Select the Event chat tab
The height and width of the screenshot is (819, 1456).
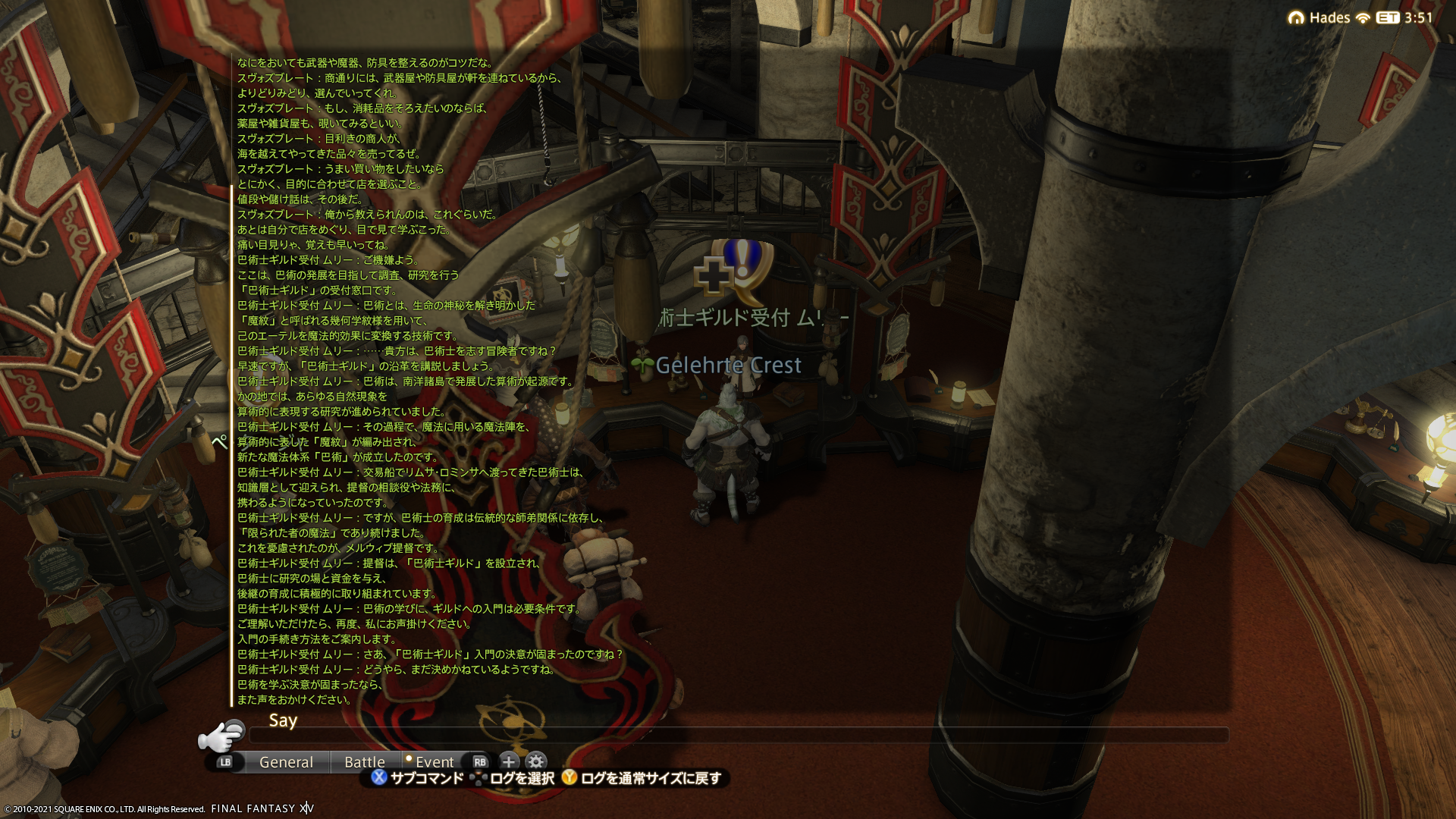(x=434, y=762)
